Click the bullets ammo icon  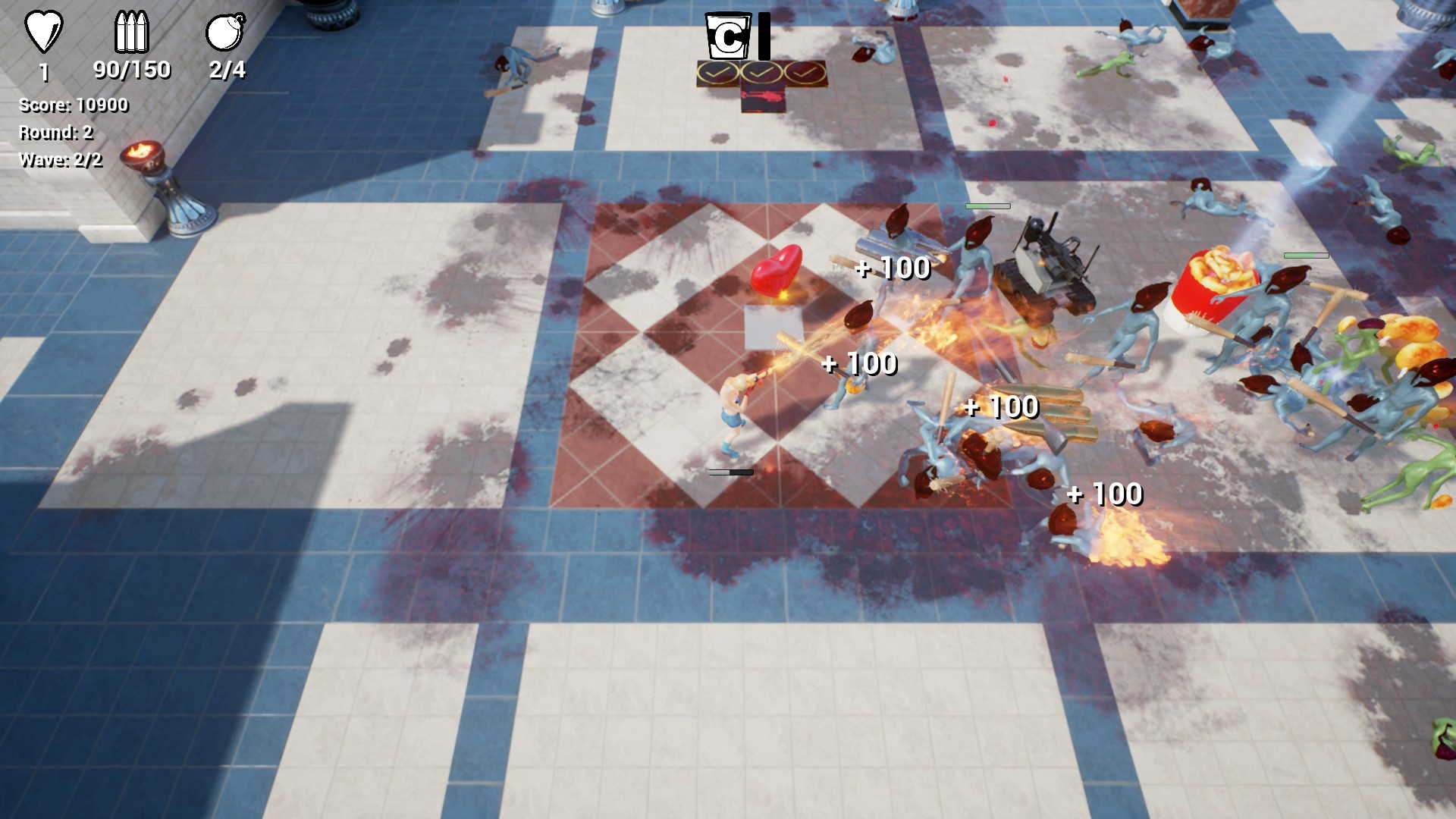click(x=131, y=32)
